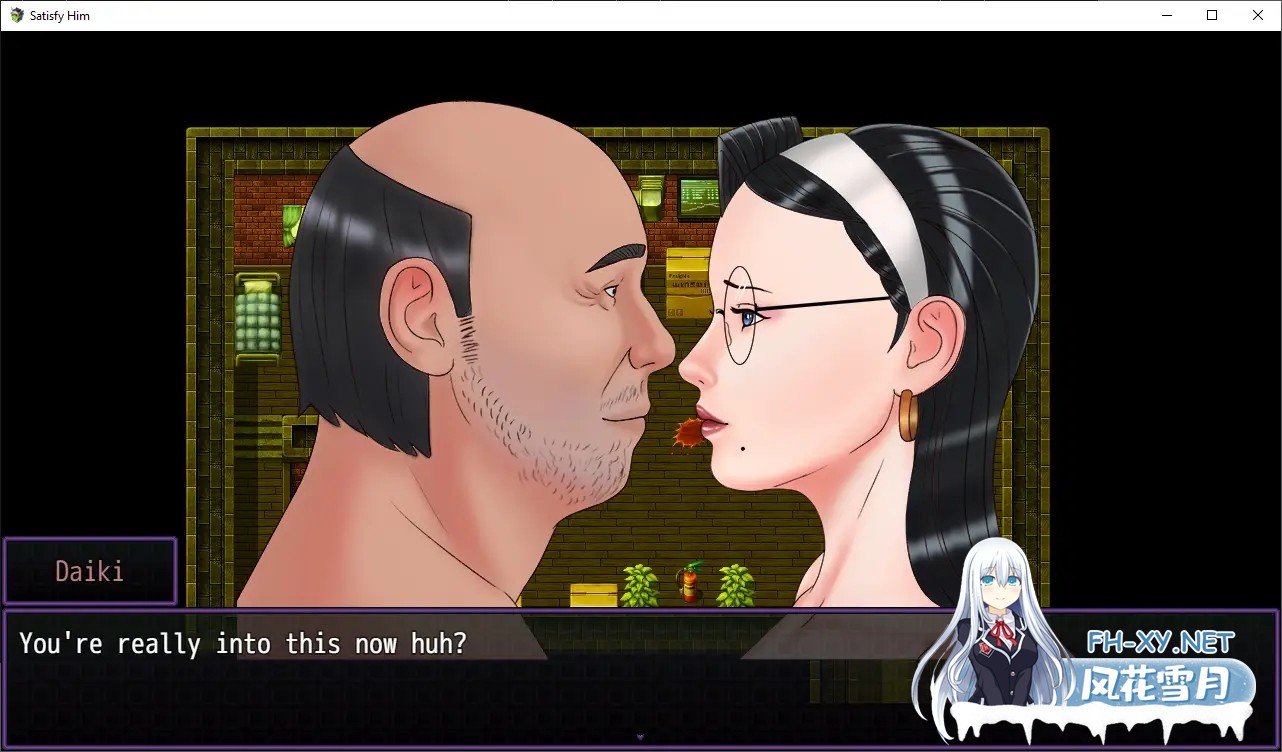Close the Satisfy Him window
The image size is (1282, 752).
tap(1257, 15)
